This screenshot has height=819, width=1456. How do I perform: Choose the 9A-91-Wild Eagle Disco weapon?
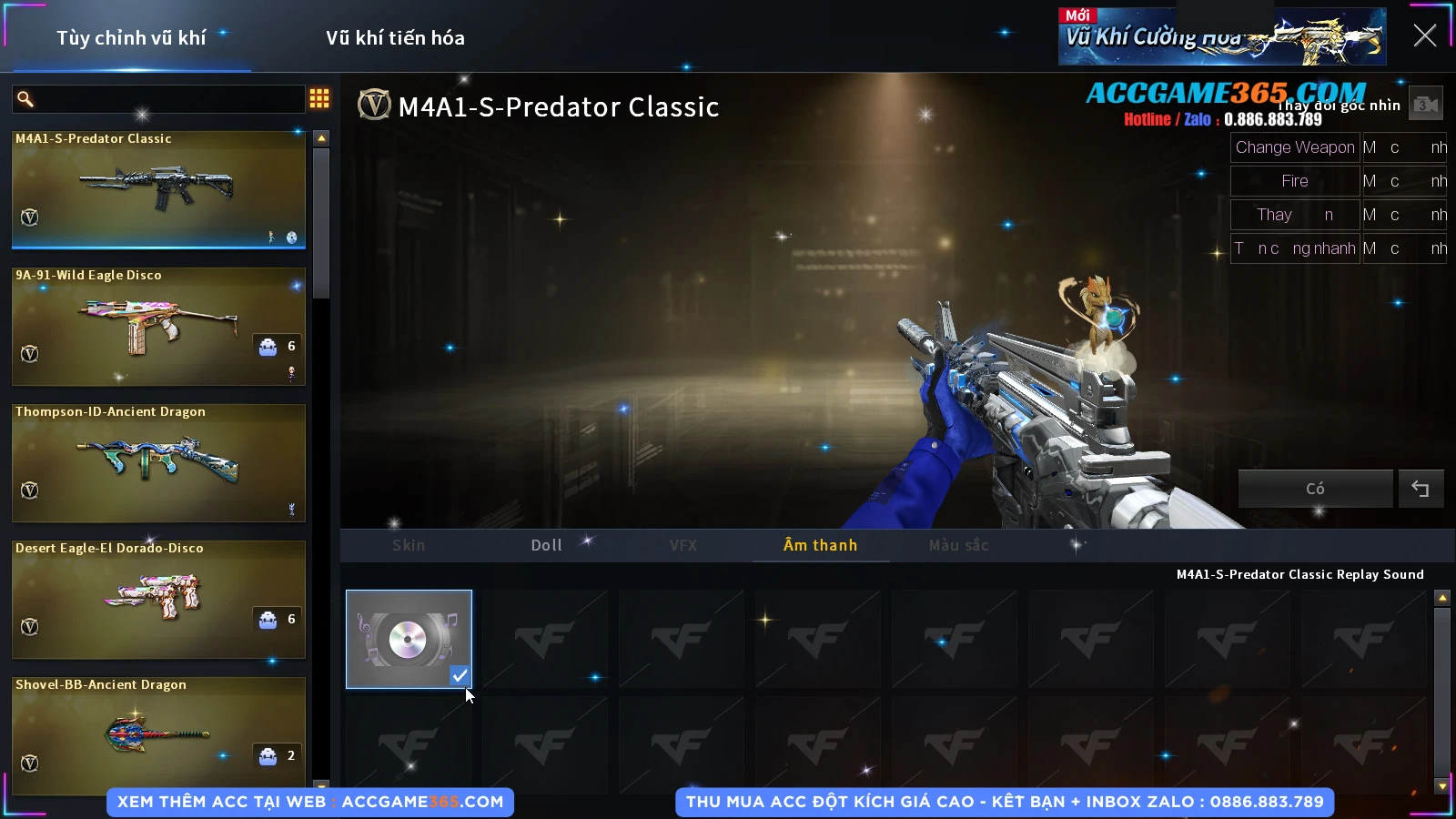(158, 326)
